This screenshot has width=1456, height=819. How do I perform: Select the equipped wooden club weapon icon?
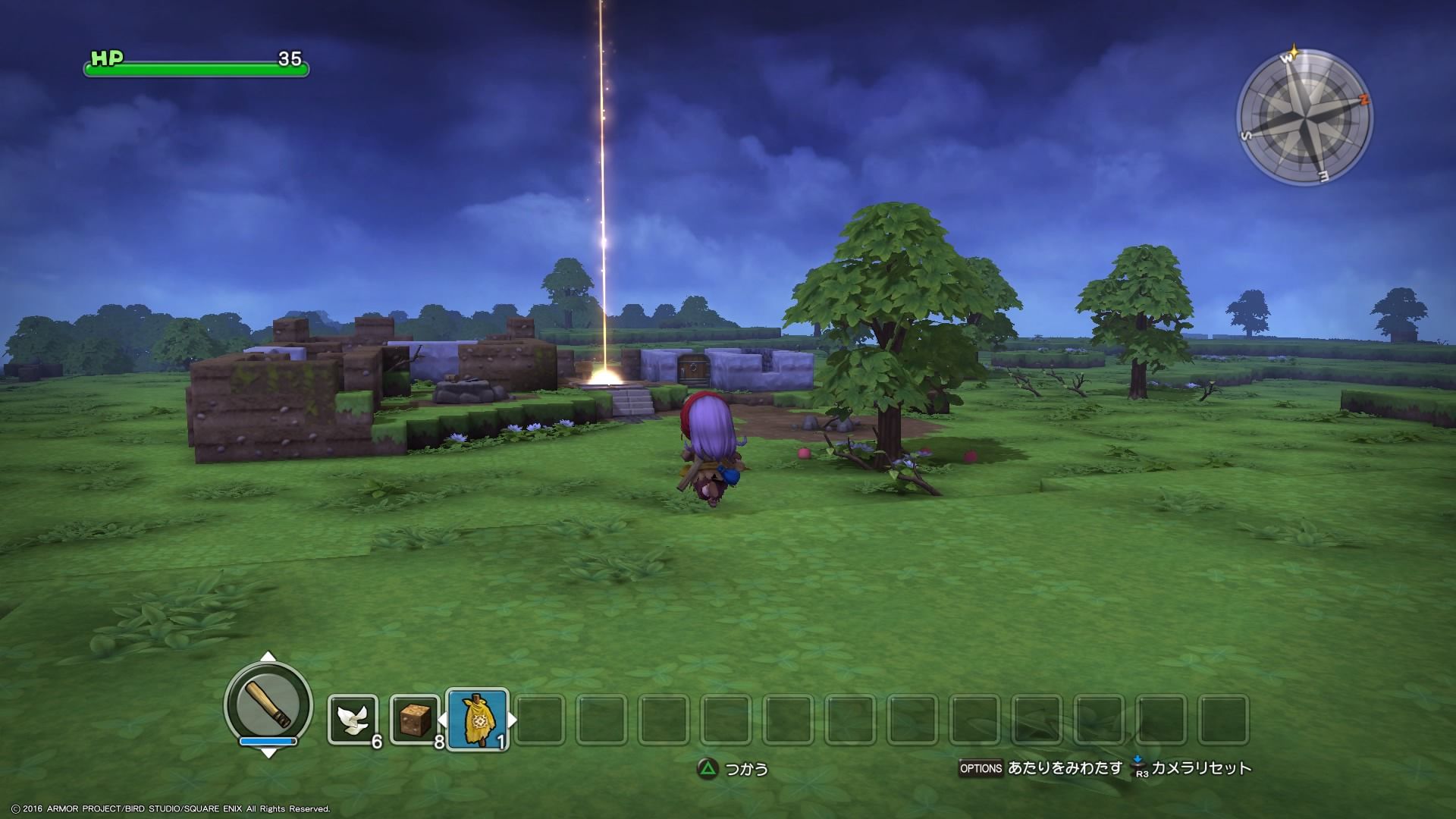click(268, 703)
